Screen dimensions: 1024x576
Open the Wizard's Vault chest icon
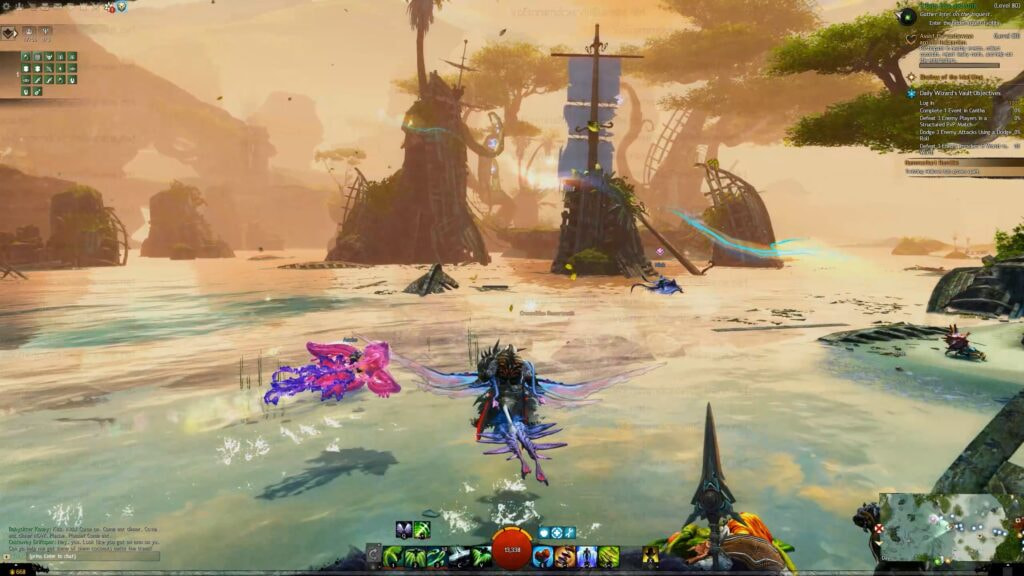(121, 6)
